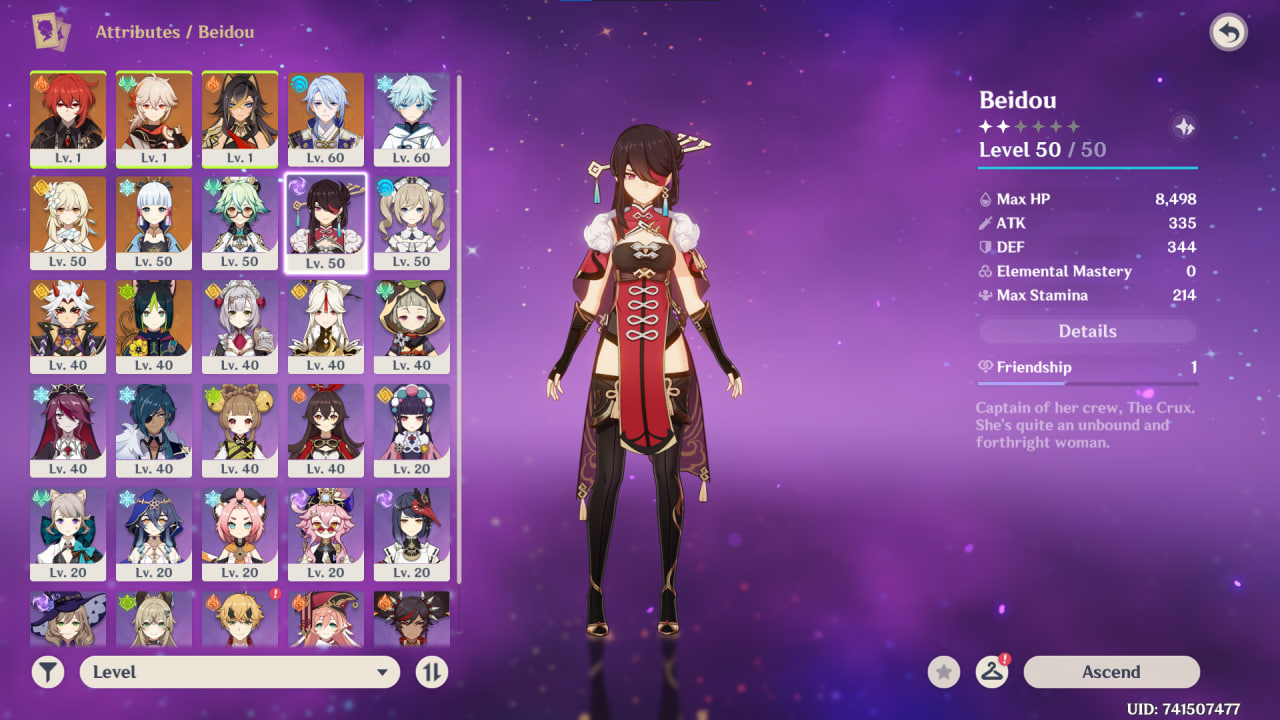
Task: Close the Attributes screen with the back arrow
Action: coord(1229,33)
